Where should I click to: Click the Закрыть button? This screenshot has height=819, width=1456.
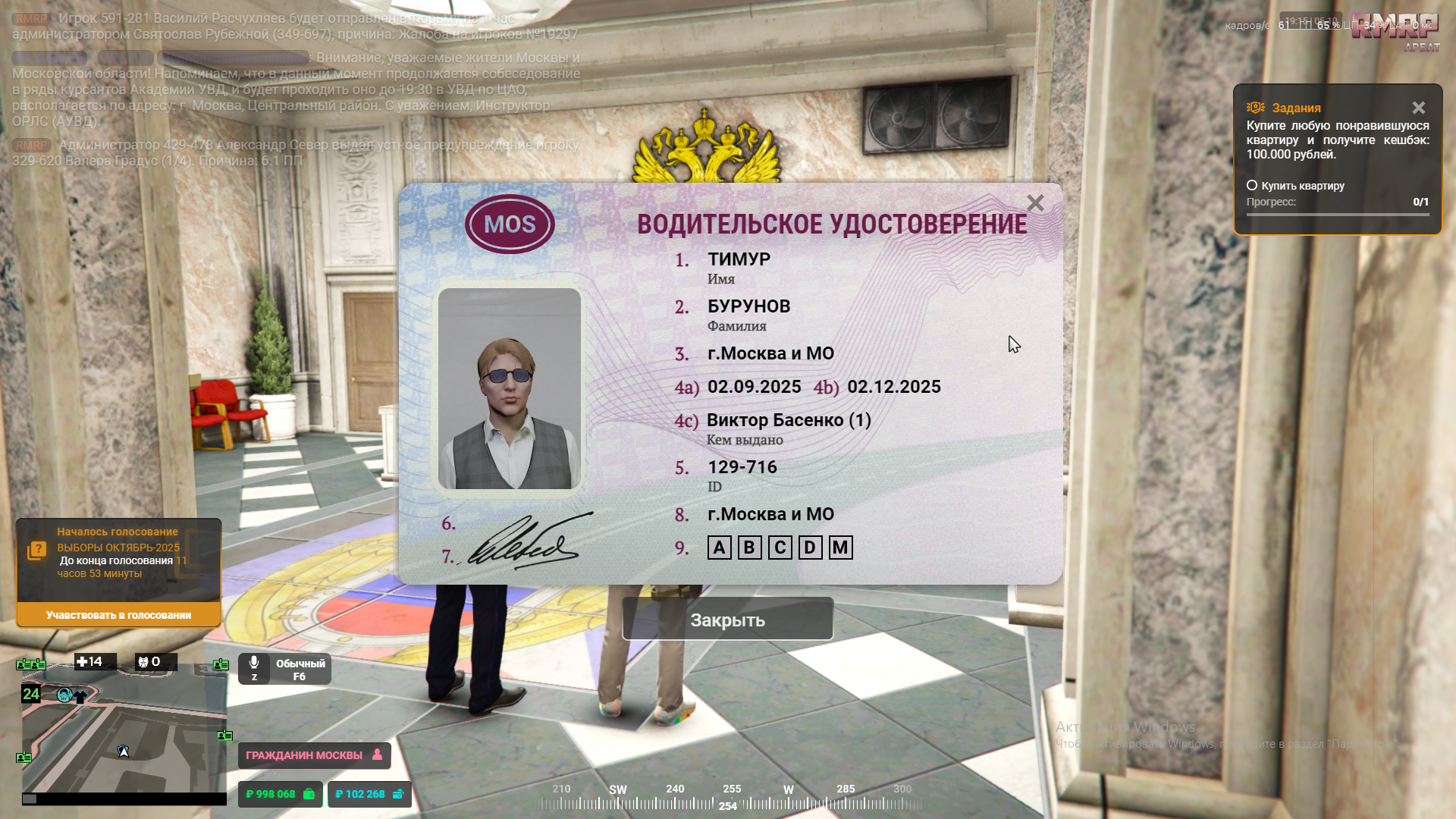click(727, 620)
